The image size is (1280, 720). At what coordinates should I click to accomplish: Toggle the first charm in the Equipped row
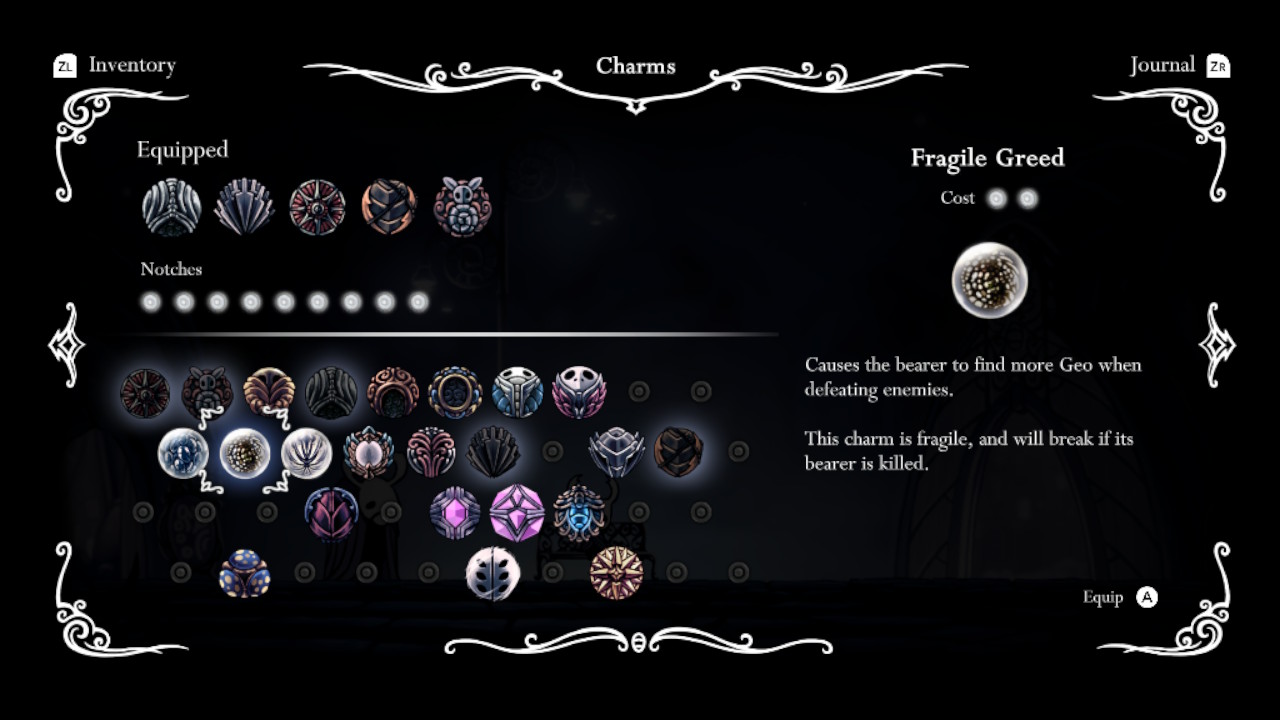[x=170, y=205]
